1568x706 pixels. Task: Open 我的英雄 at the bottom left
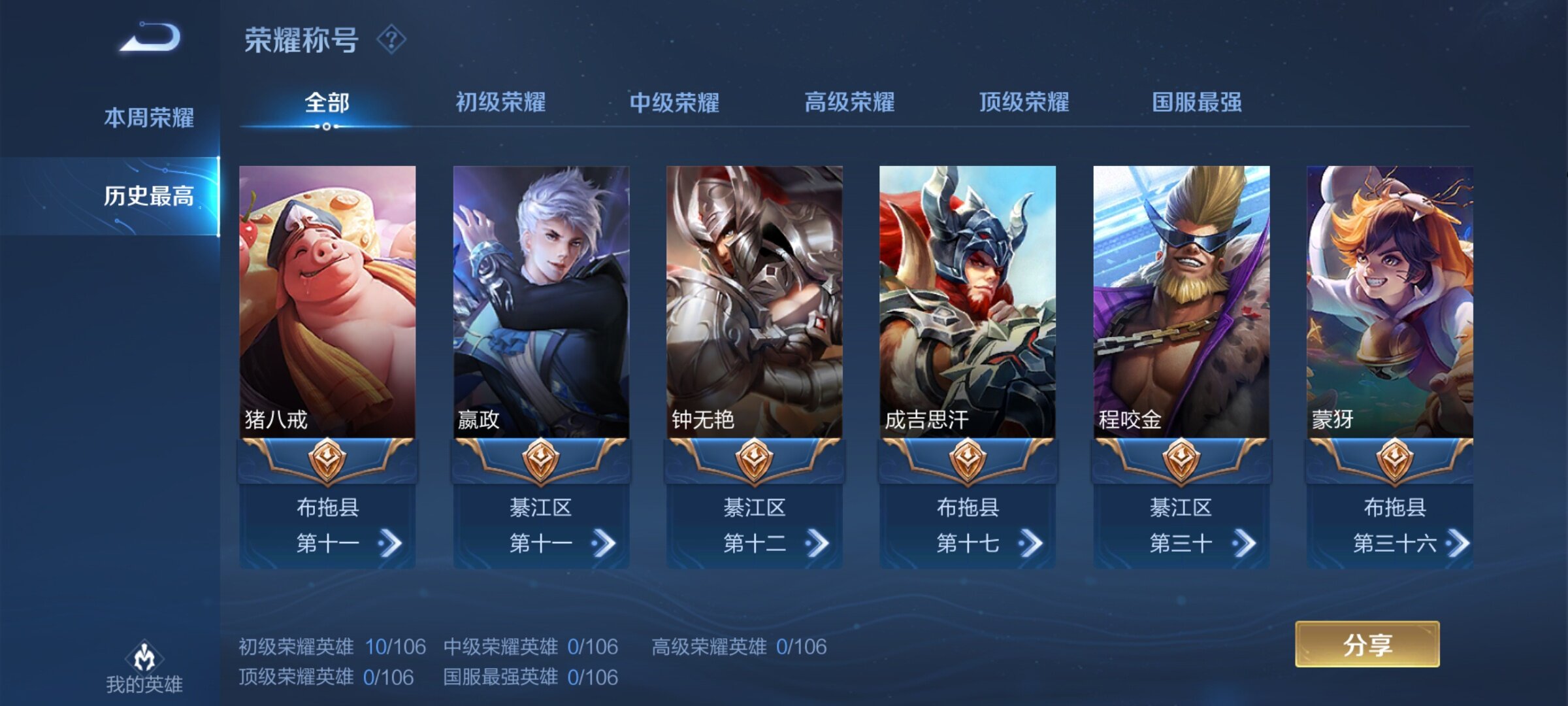(144, 667)
